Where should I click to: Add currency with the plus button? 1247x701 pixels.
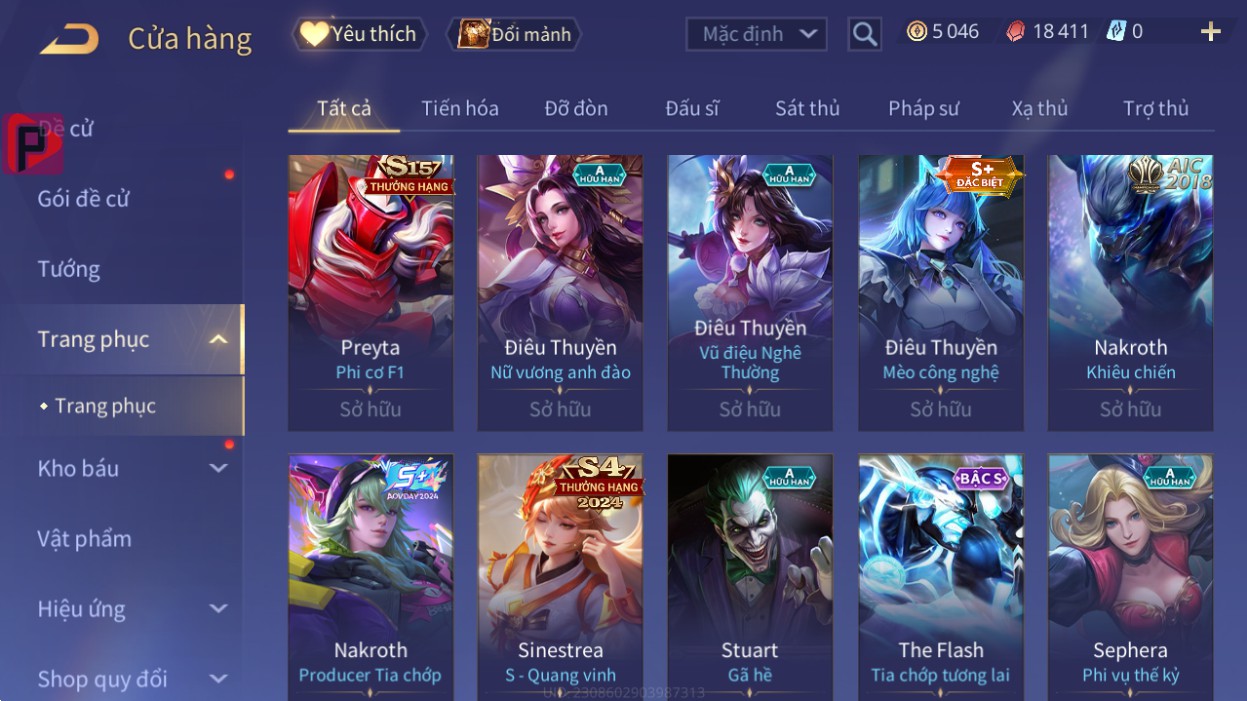click(1210, 32)
